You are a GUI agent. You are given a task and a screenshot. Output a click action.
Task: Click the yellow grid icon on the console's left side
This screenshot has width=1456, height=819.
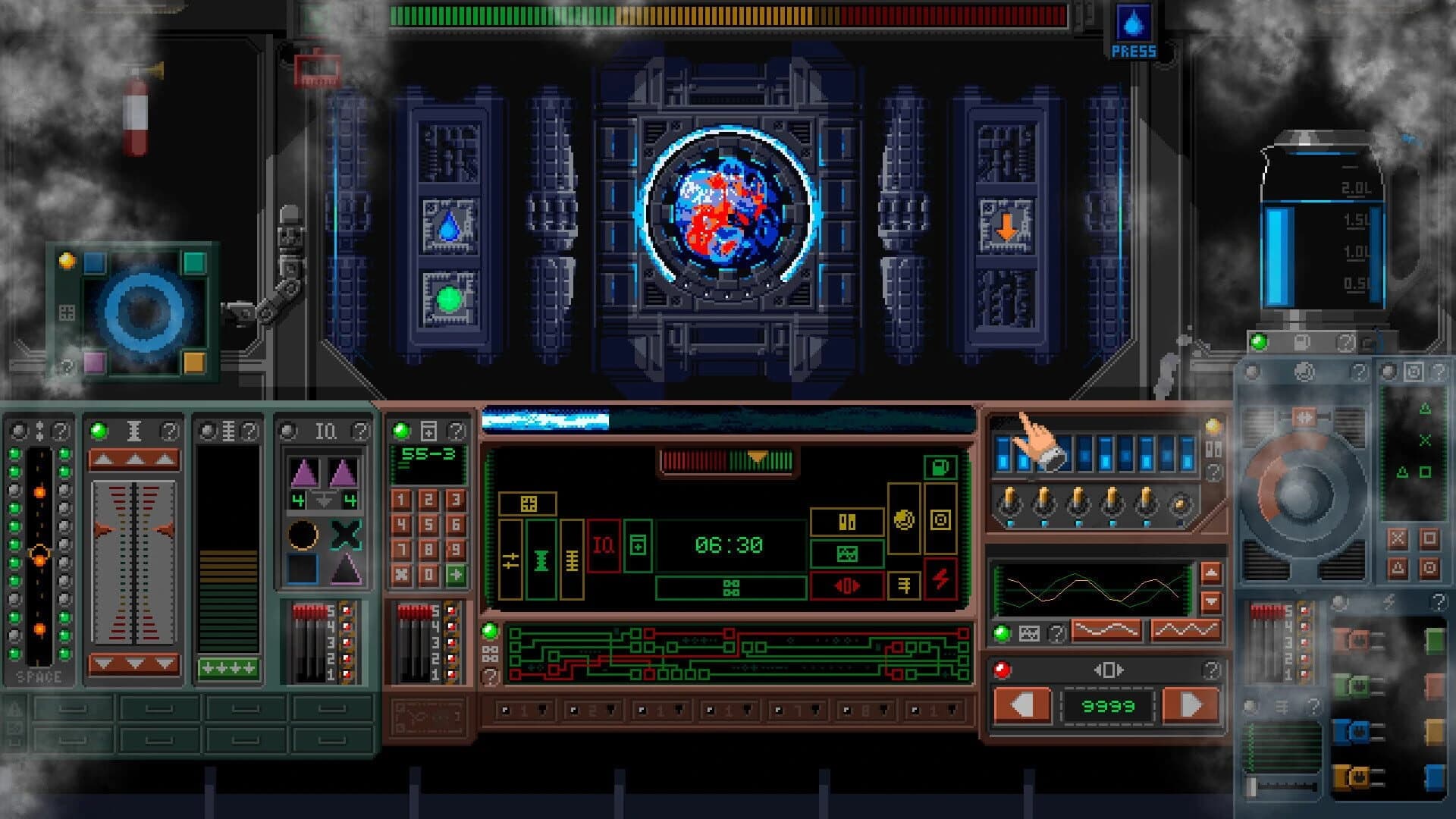tap(528, 503)
